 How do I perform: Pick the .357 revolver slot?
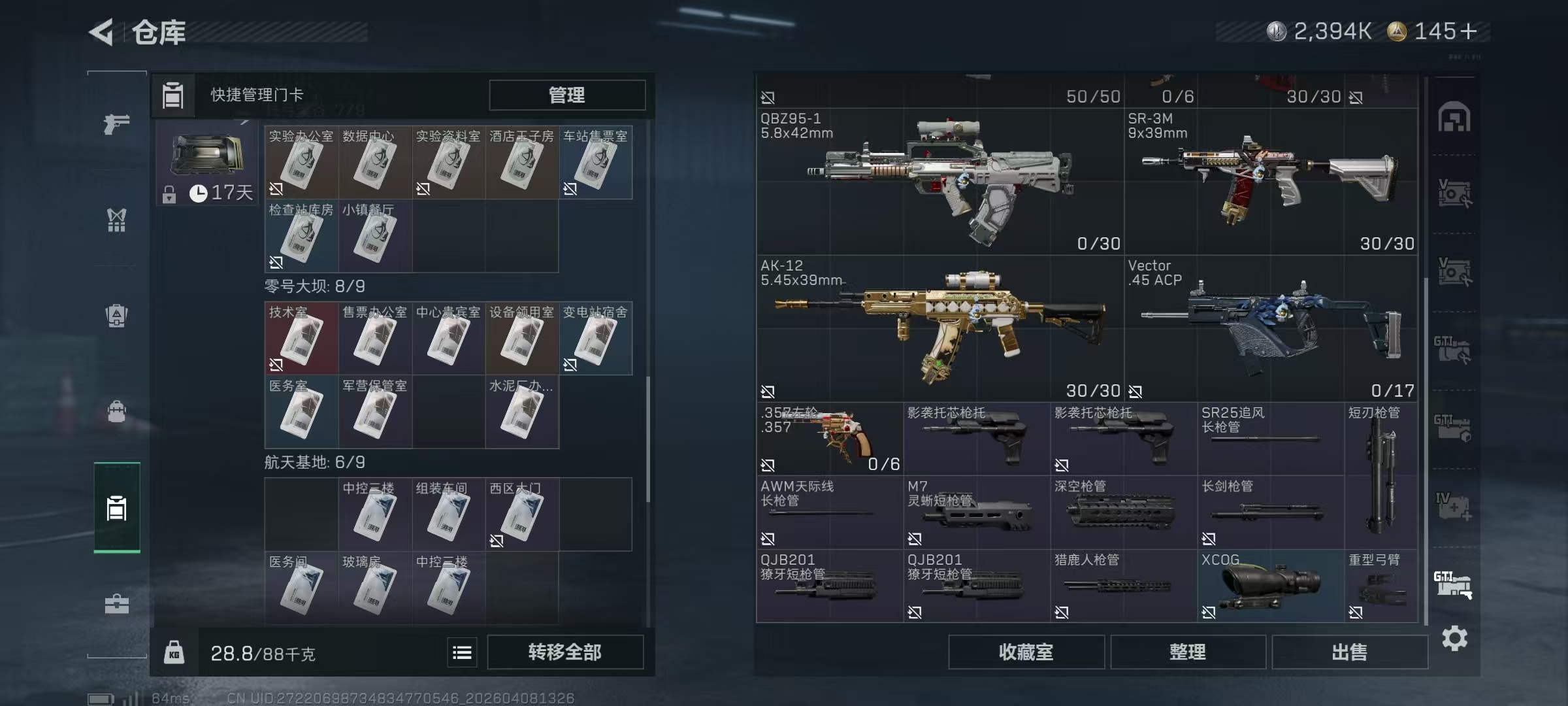[829, 439]
